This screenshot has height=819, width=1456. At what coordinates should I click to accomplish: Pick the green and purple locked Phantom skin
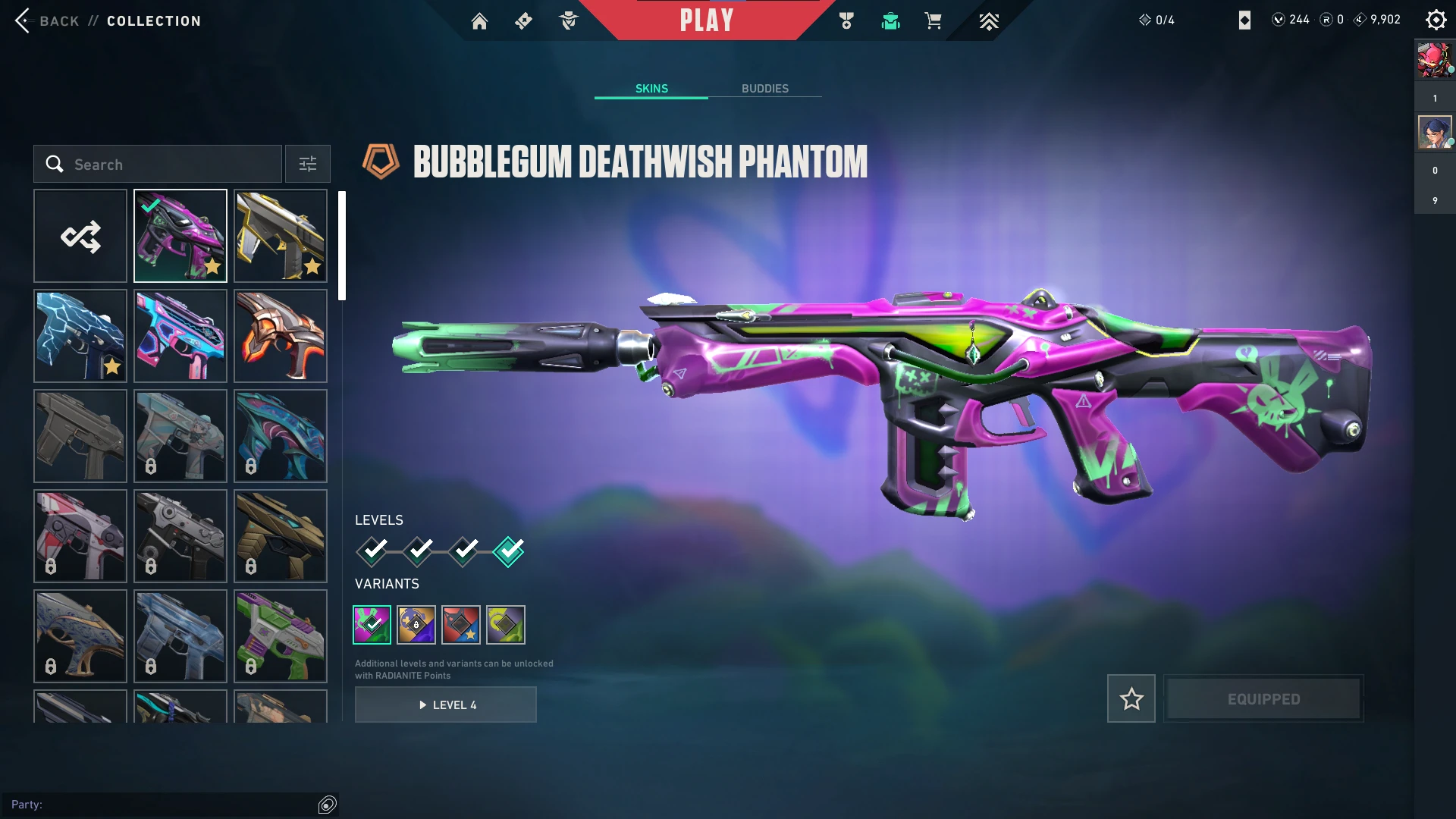[281, 636]
